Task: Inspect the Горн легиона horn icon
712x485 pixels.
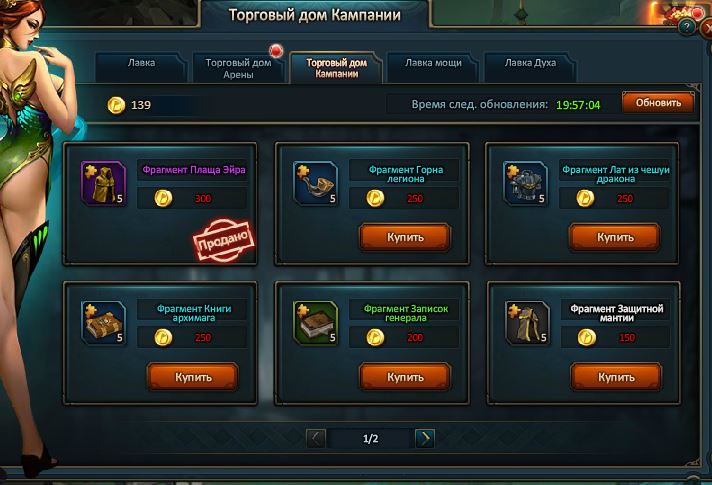Action: (315, 183)
